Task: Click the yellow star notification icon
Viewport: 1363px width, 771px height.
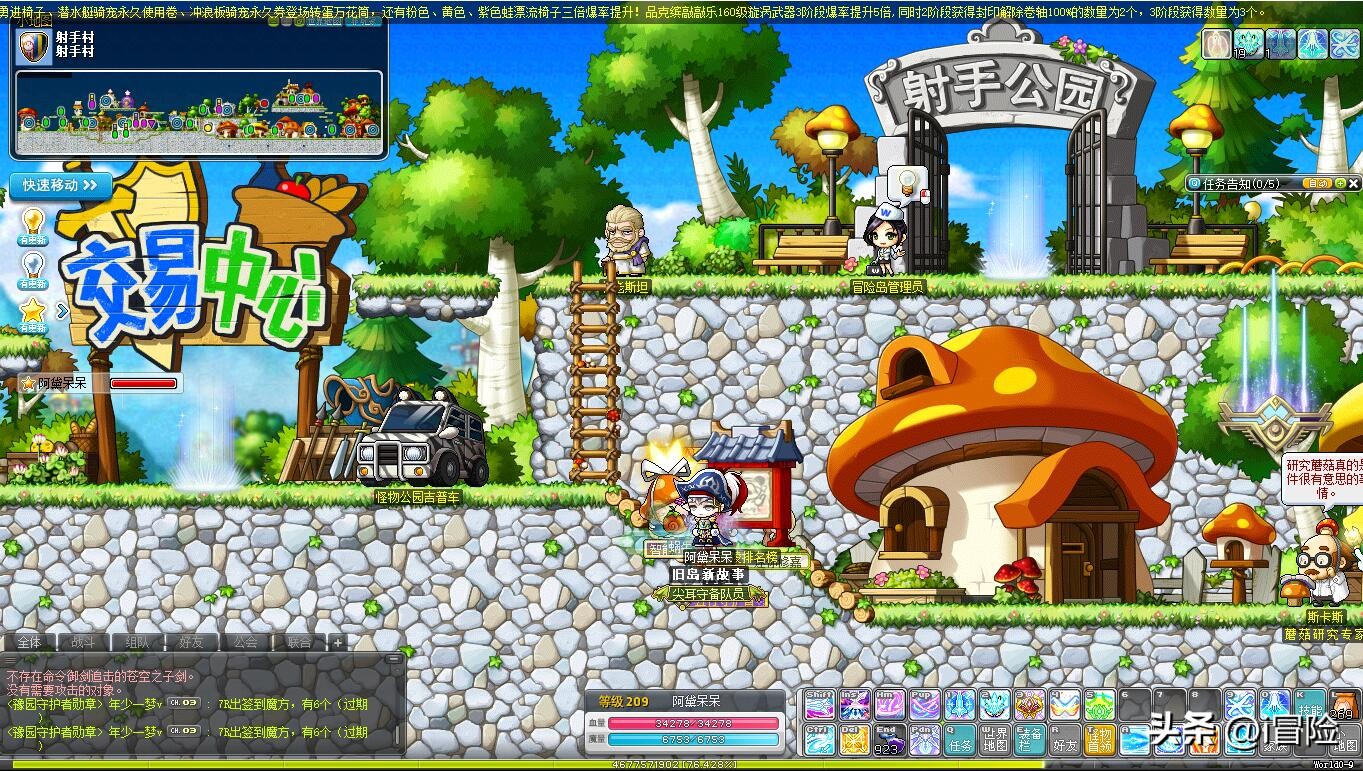Action: [x=33, y=312]
